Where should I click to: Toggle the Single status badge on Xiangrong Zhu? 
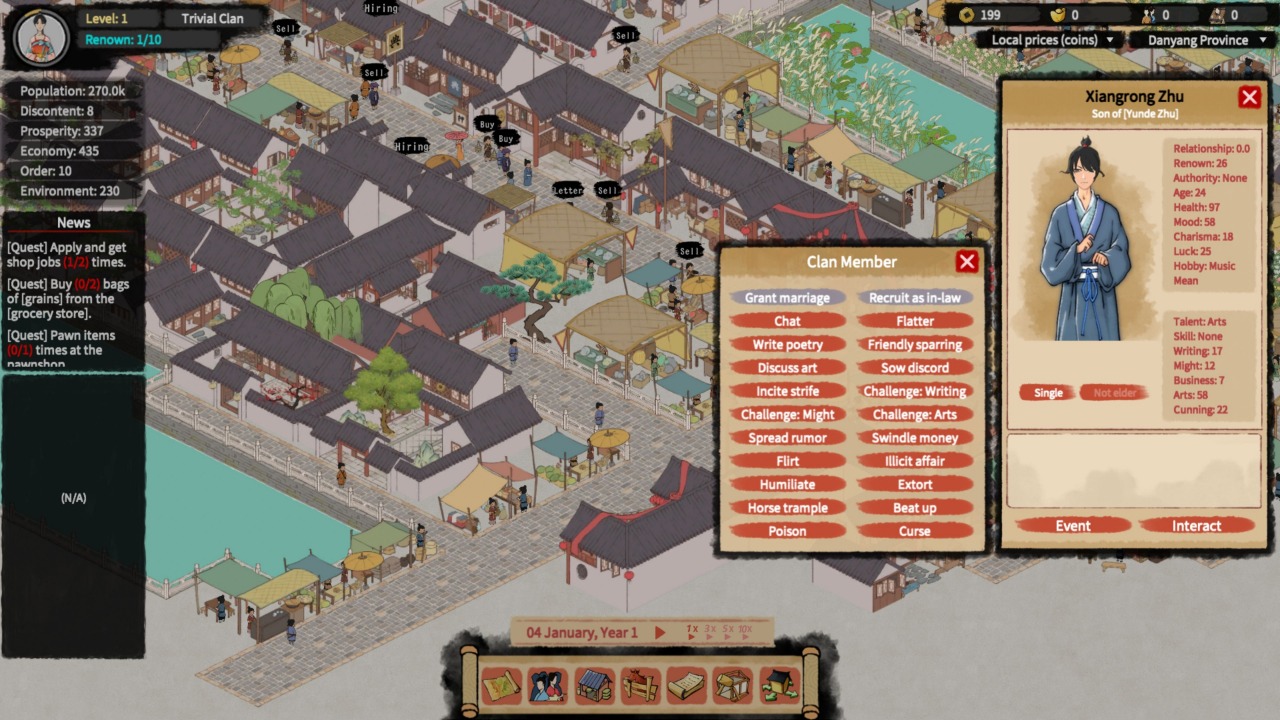[1047, 392]
